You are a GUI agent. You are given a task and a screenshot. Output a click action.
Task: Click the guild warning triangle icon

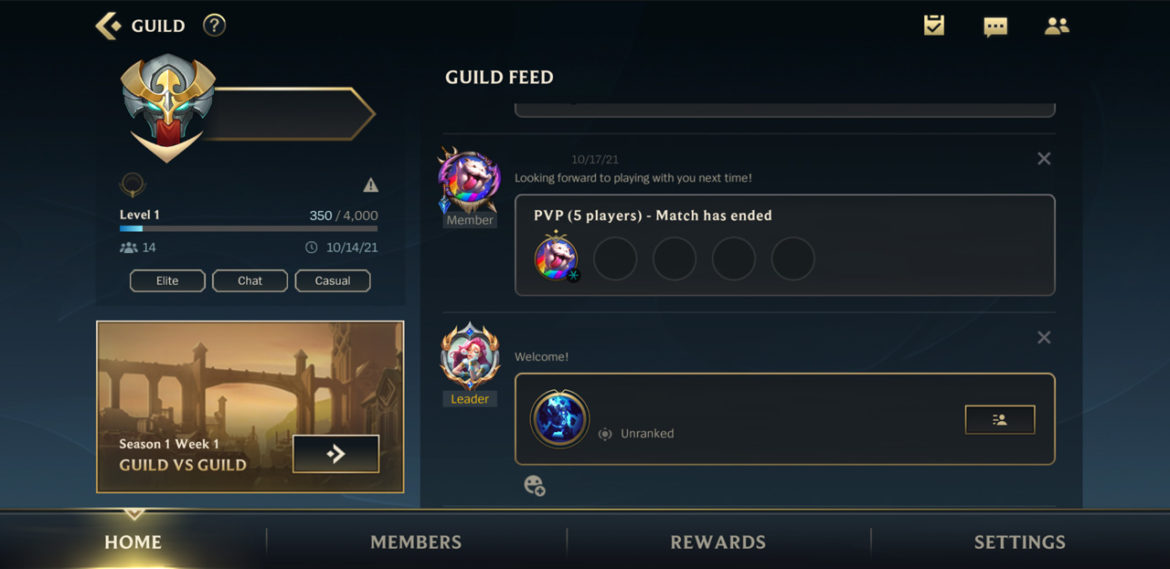tap(371, 185)
